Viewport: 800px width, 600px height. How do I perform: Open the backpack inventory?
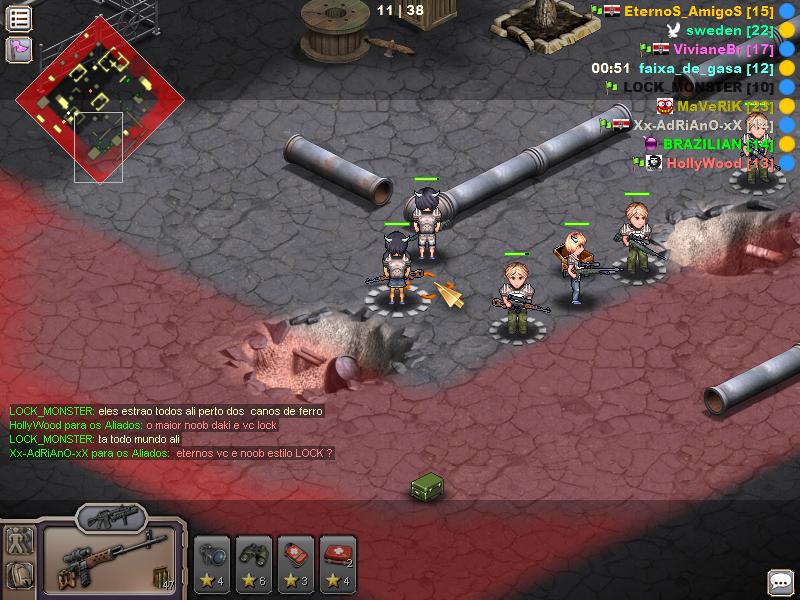tap(19, 575)
